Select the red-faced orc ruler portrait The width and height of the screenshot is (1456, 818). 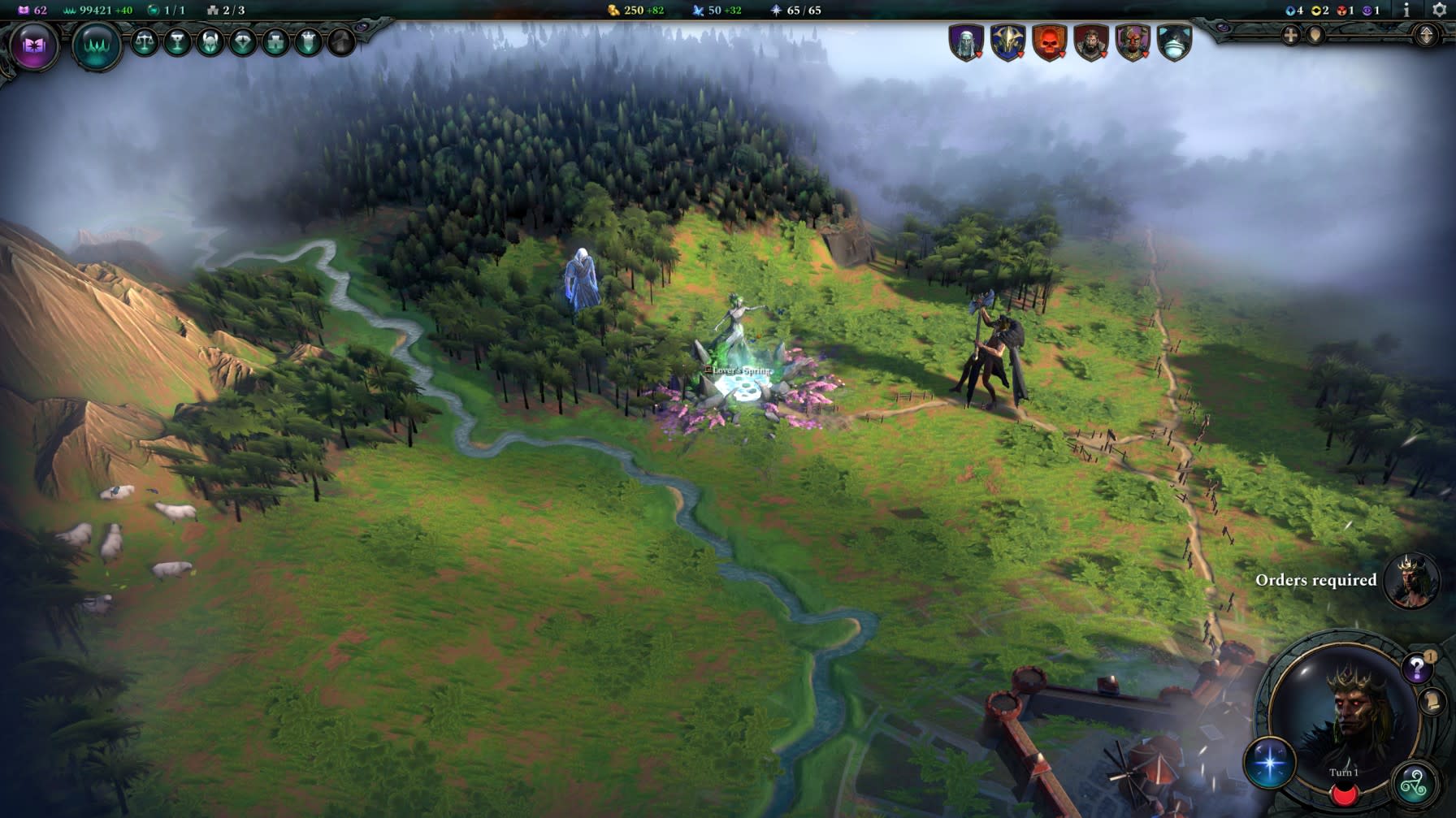tap(1133, 42)
